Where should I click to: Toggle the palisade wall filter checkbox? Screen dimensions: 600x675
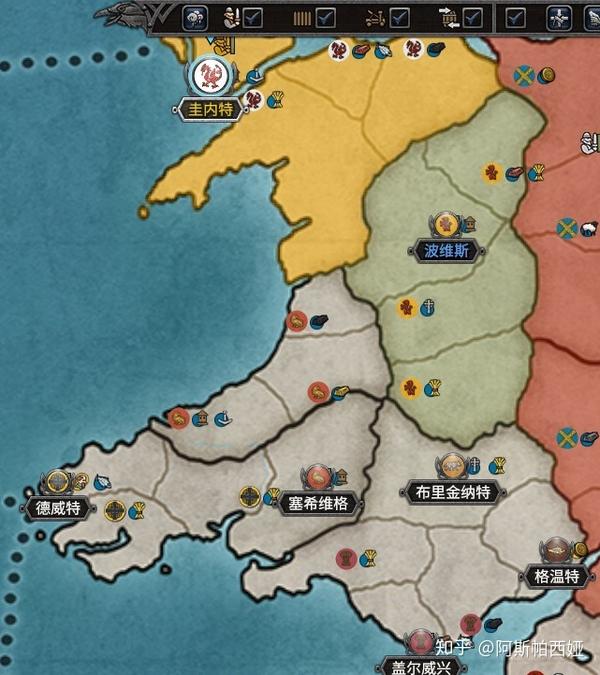(325, 17)
